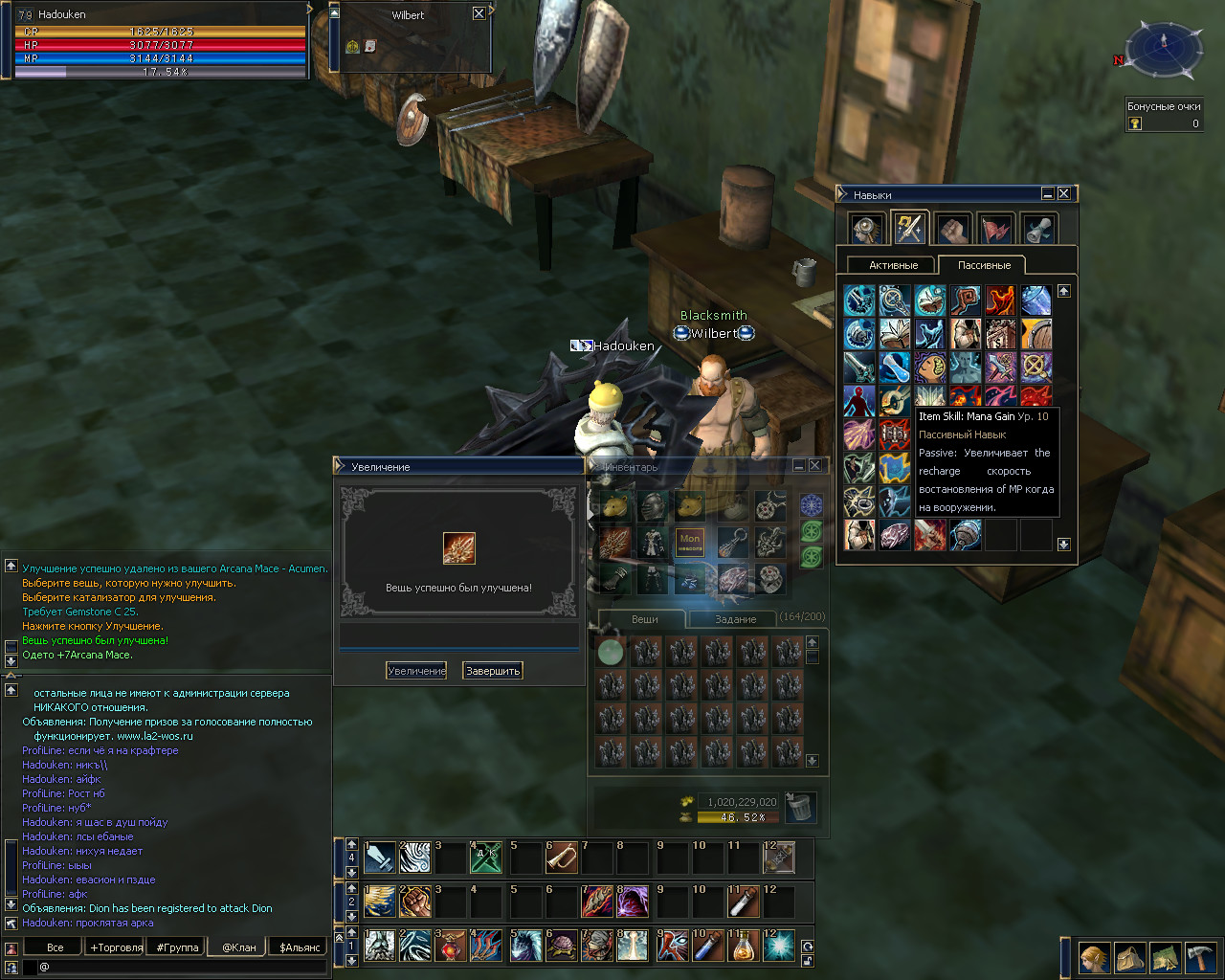Open the Задание tab in the inventory

pyautogui.click(x=735, y=619)
